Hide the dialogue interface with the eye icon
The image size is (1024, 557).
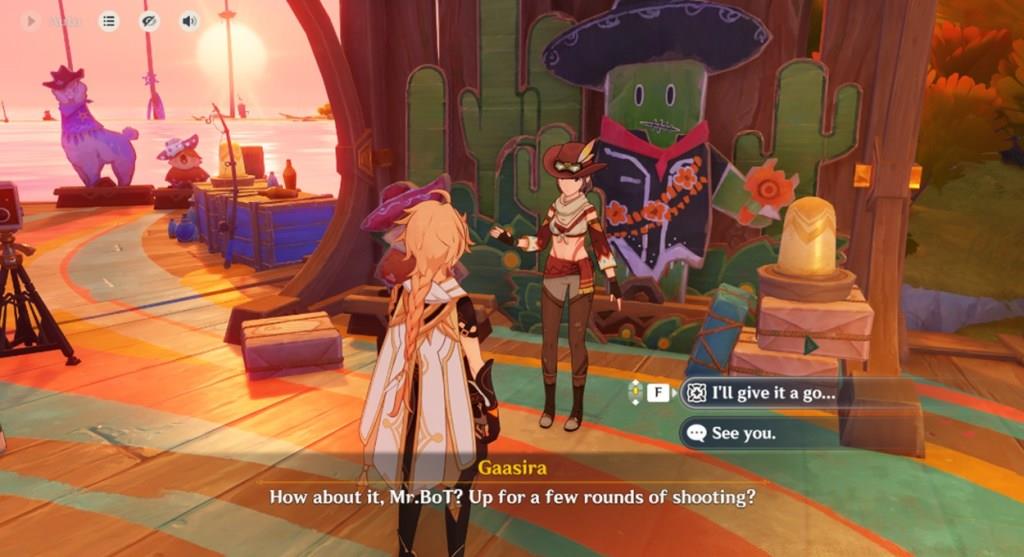click(149, 21)
